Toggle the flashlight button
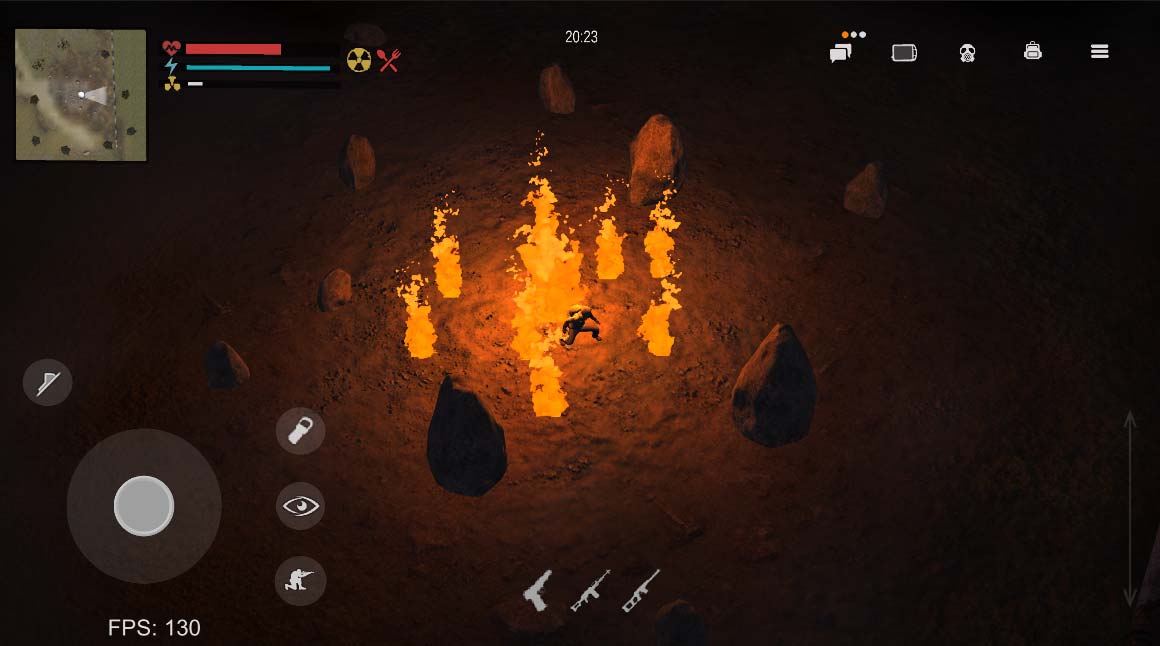1160x646 pixels. tap(48, 382)
